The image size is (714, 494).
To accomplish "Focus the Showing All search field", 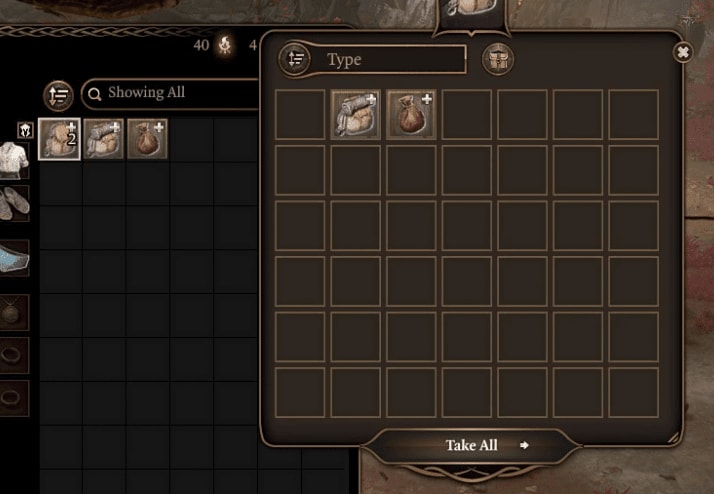I will (x=170, y=93).
